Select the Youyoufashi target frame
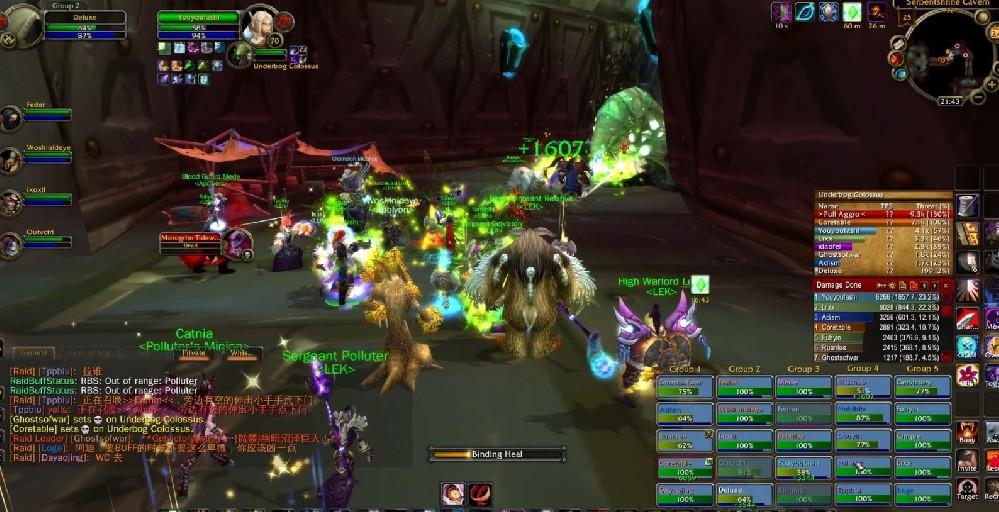 click(x=199, y=26)
